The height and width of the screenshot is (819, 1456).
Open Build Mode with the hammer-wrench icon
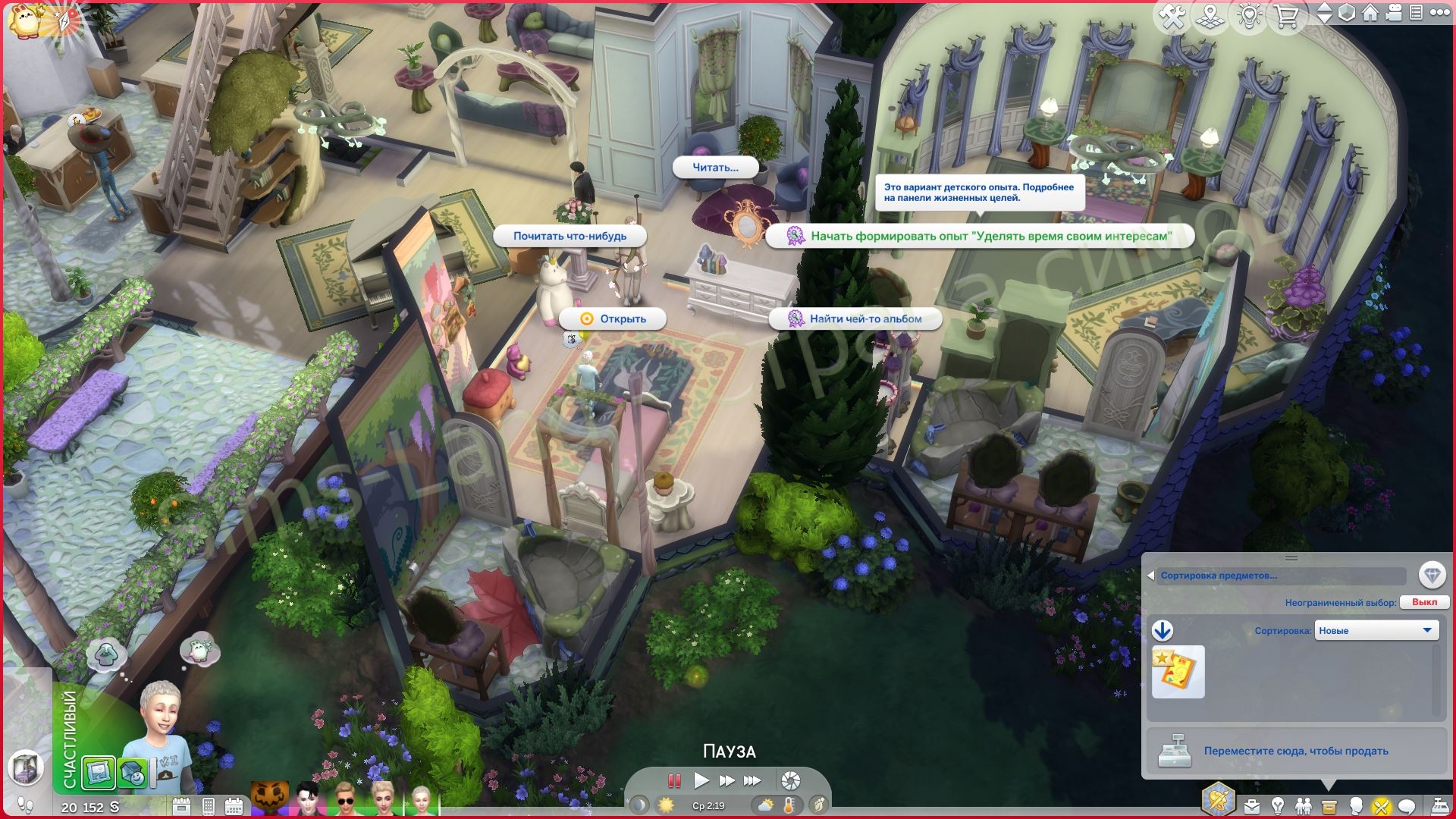point(1172,16)
